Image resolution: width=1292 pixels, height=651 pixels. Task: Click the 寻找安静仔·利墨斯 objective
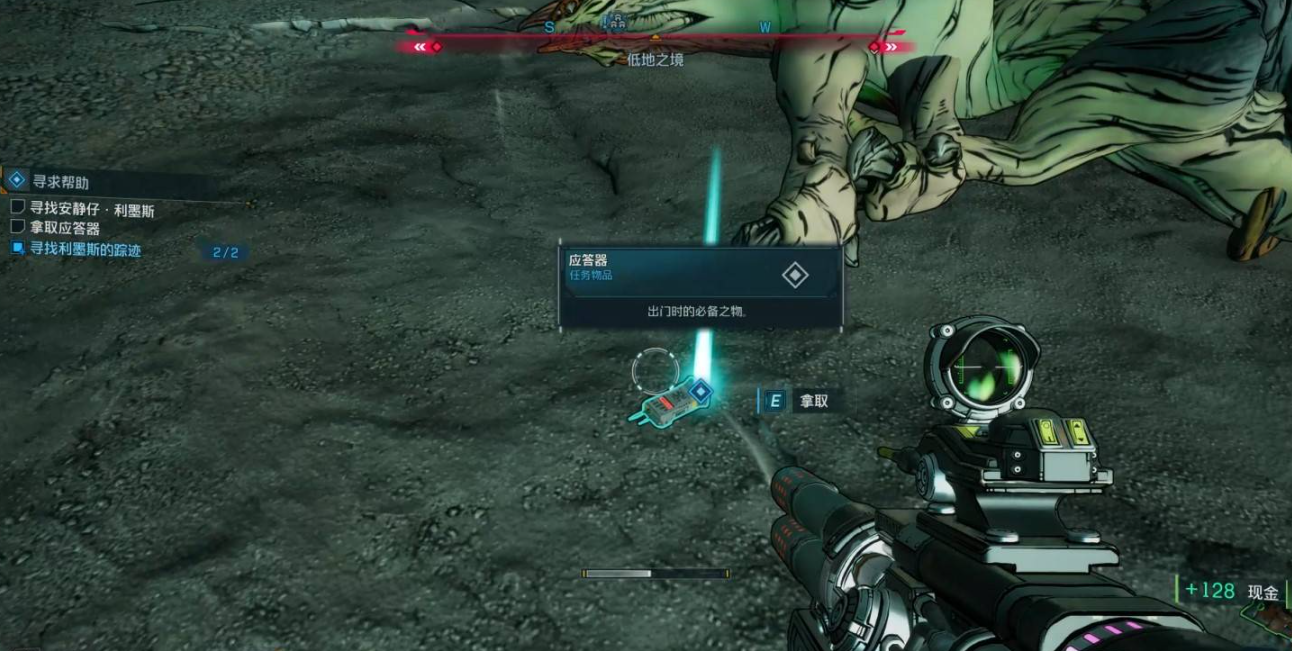coord(91,210)
